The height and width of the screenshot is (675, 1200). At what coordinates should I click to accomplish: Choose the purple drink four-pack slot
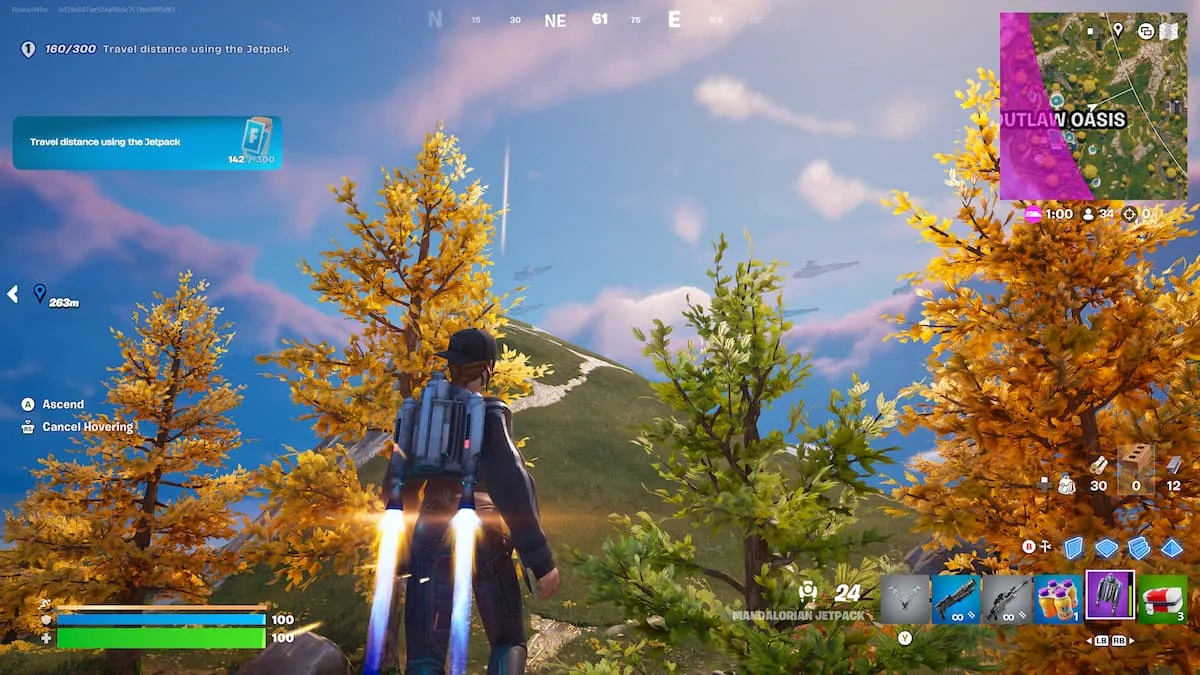coord(1058,598)
